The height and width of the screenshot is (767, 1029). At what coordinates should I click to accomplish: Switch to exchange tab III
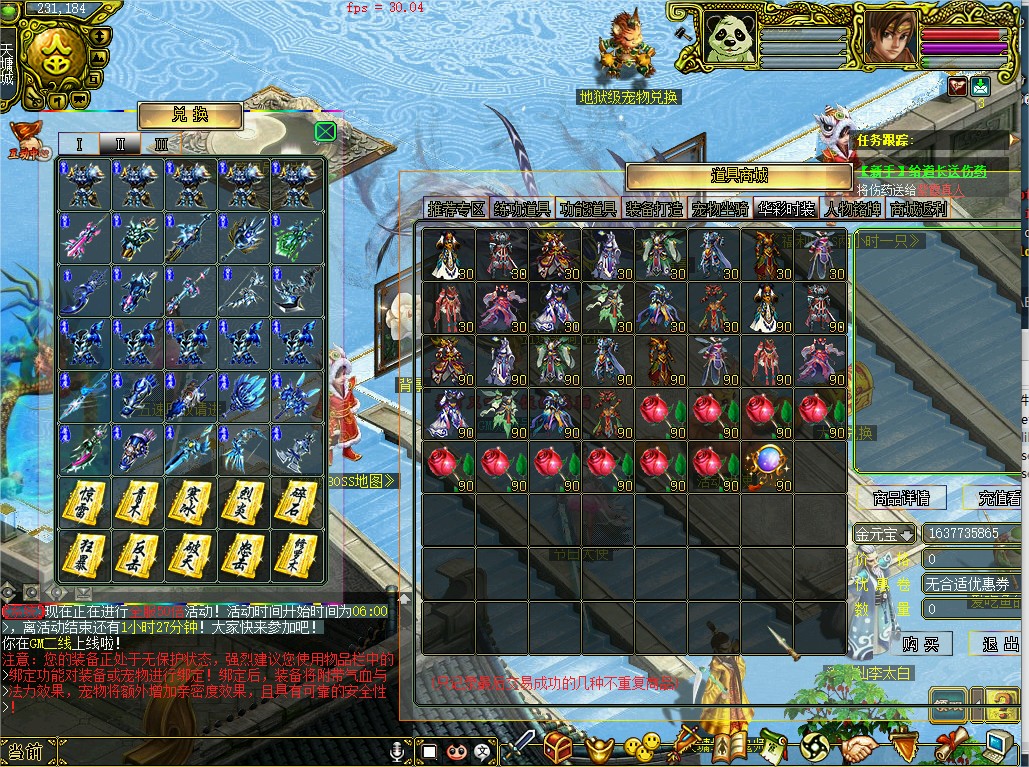(x=161, y=144)
